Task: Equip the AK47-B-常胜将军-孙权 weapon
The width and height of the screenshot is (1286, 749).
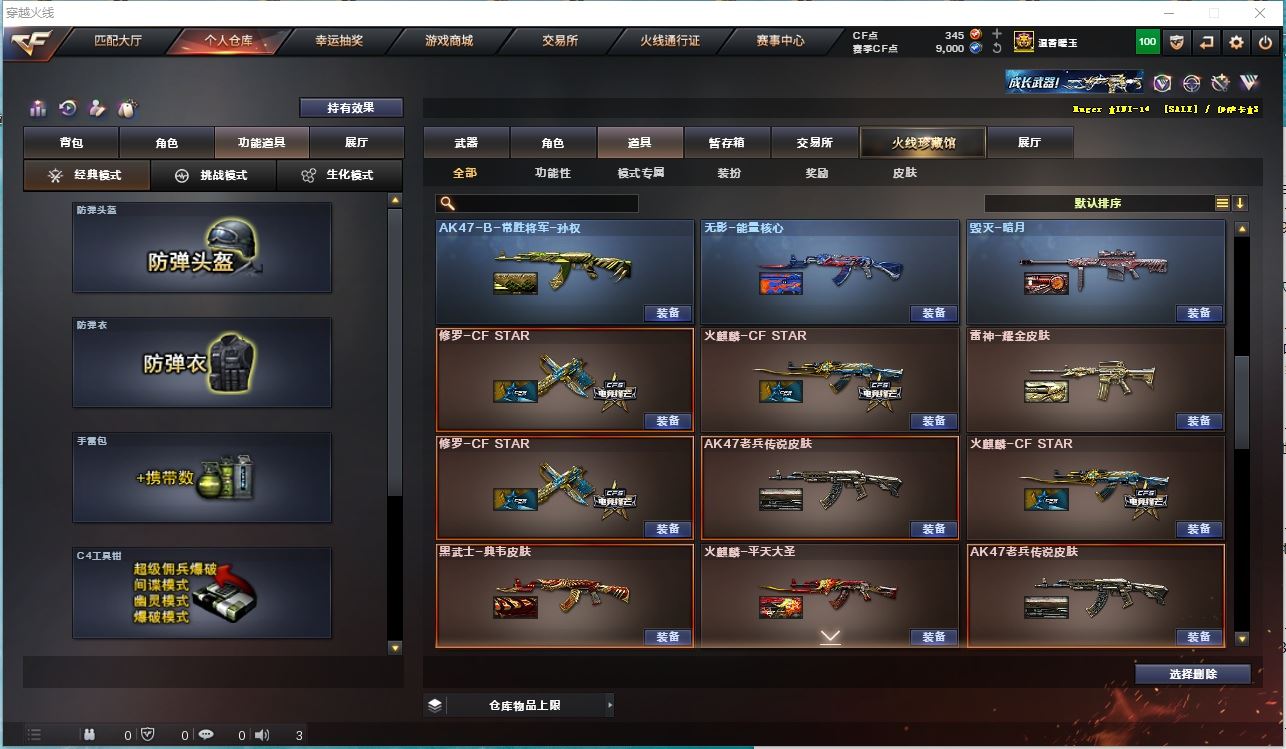Action: click(668, 313)
